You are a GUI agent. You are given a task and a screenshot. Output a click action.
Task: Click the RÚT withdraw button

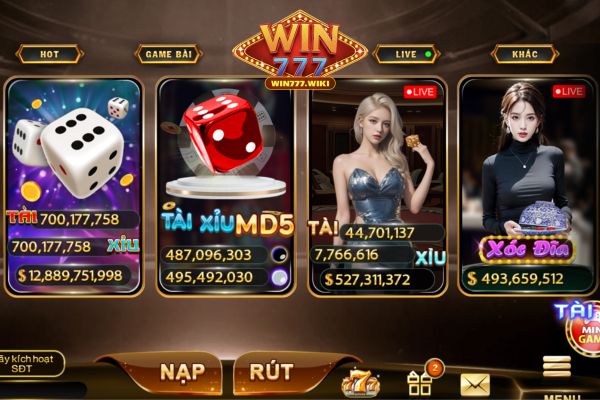[271, 372]
